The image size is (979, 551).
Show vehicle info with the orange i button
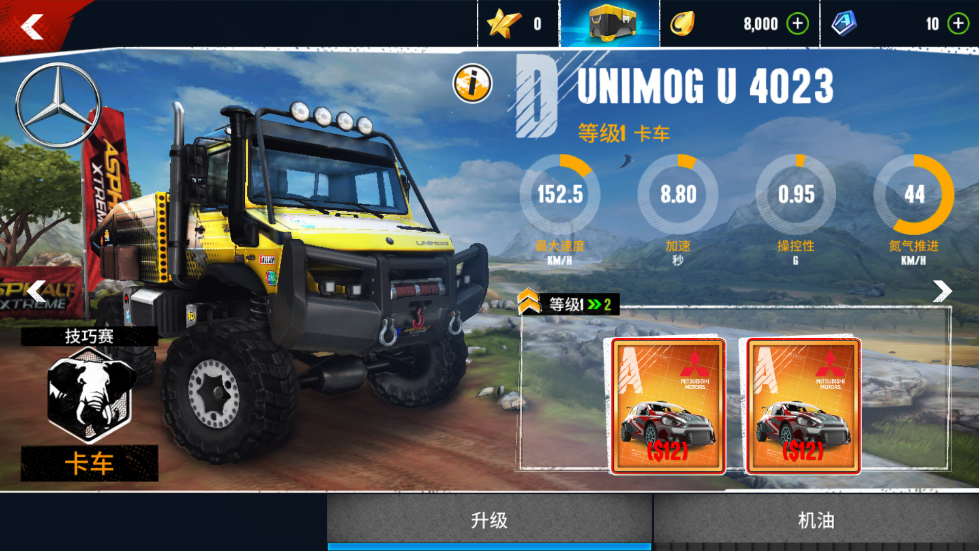point(472,84)
